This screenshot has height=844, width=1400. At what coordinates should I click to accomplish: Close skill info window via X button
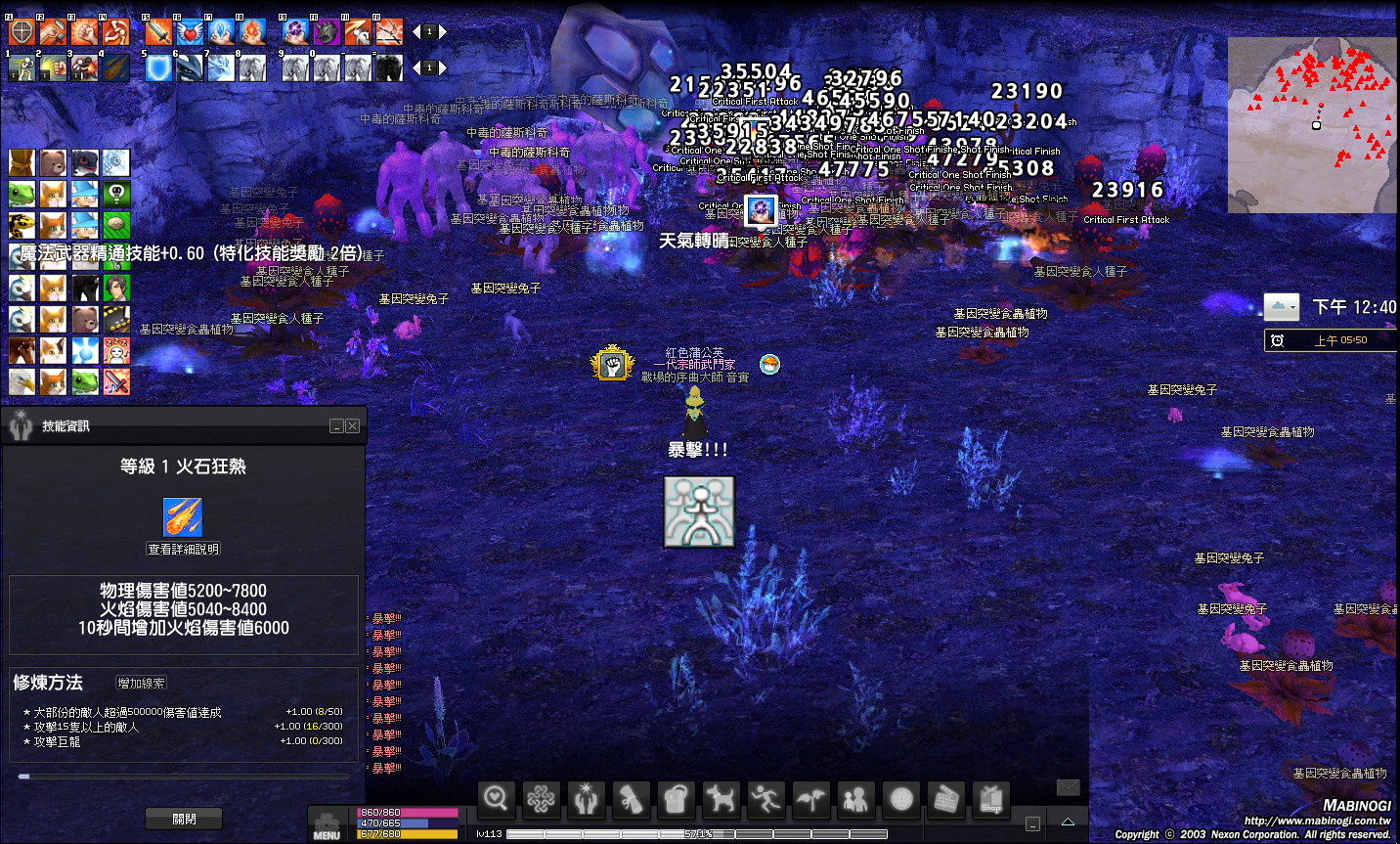353,426
